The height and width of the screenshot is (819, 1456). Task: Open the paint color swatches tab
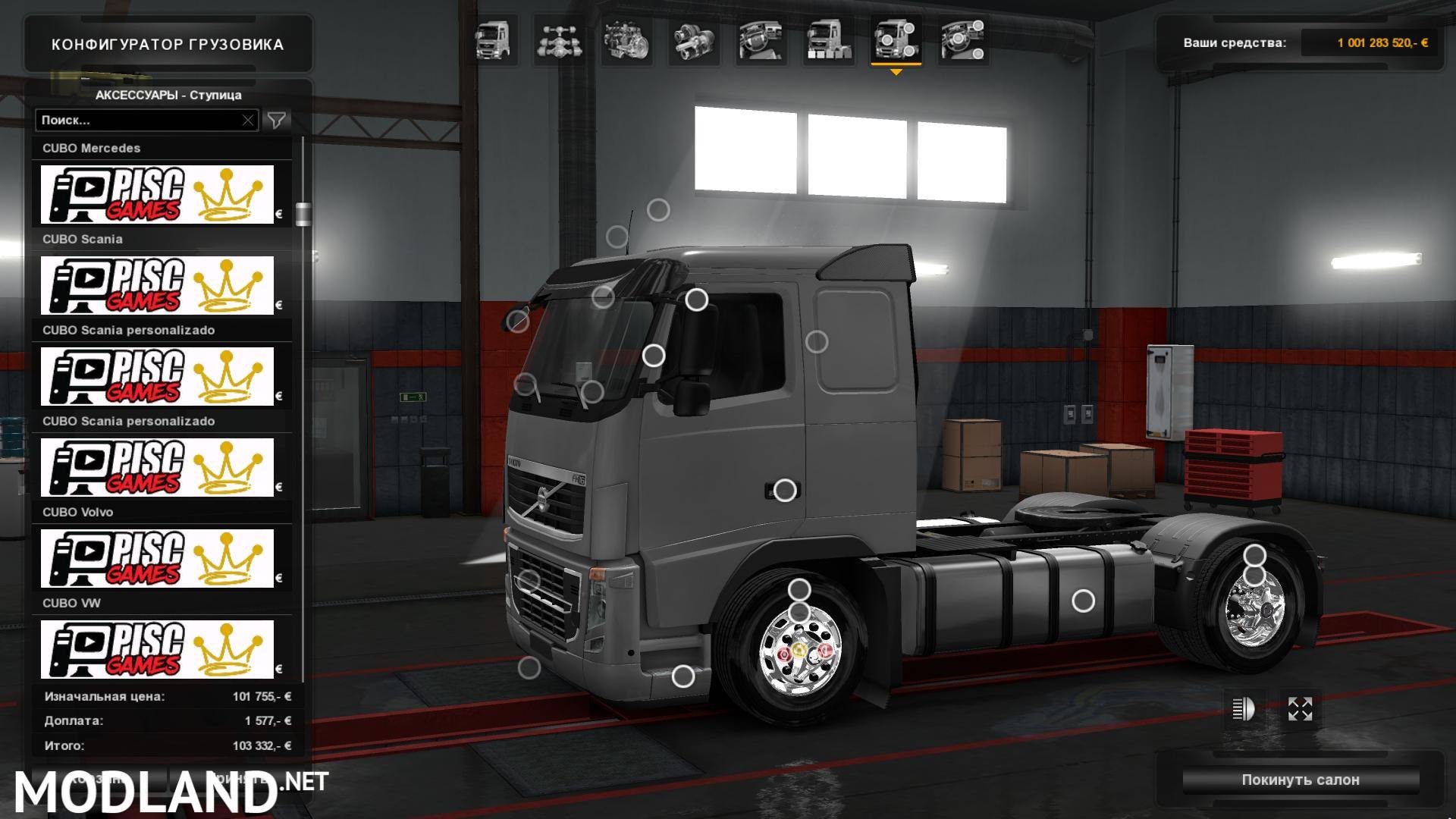click(828, 40)
